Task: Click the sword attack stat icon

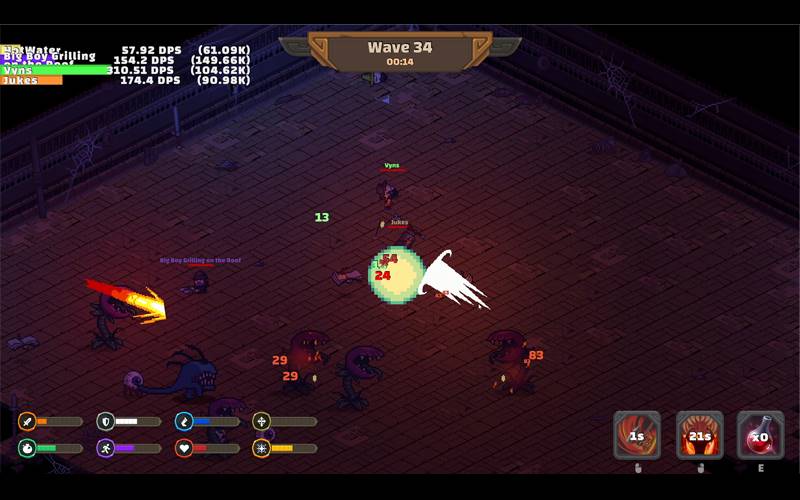Action: point(26,422)
